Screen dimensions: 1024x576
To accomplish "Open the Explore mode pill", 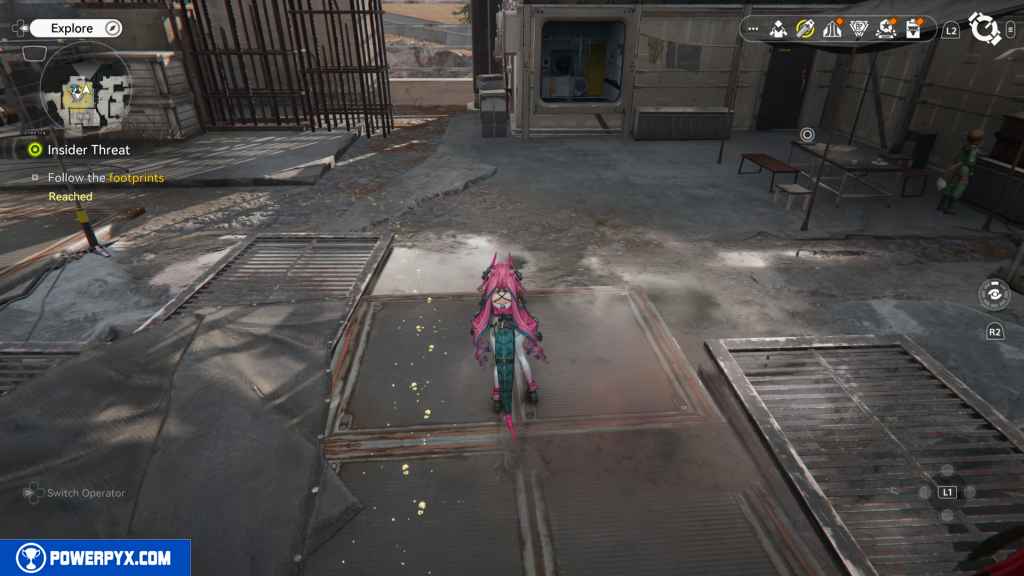I will [x=75, y=29].
